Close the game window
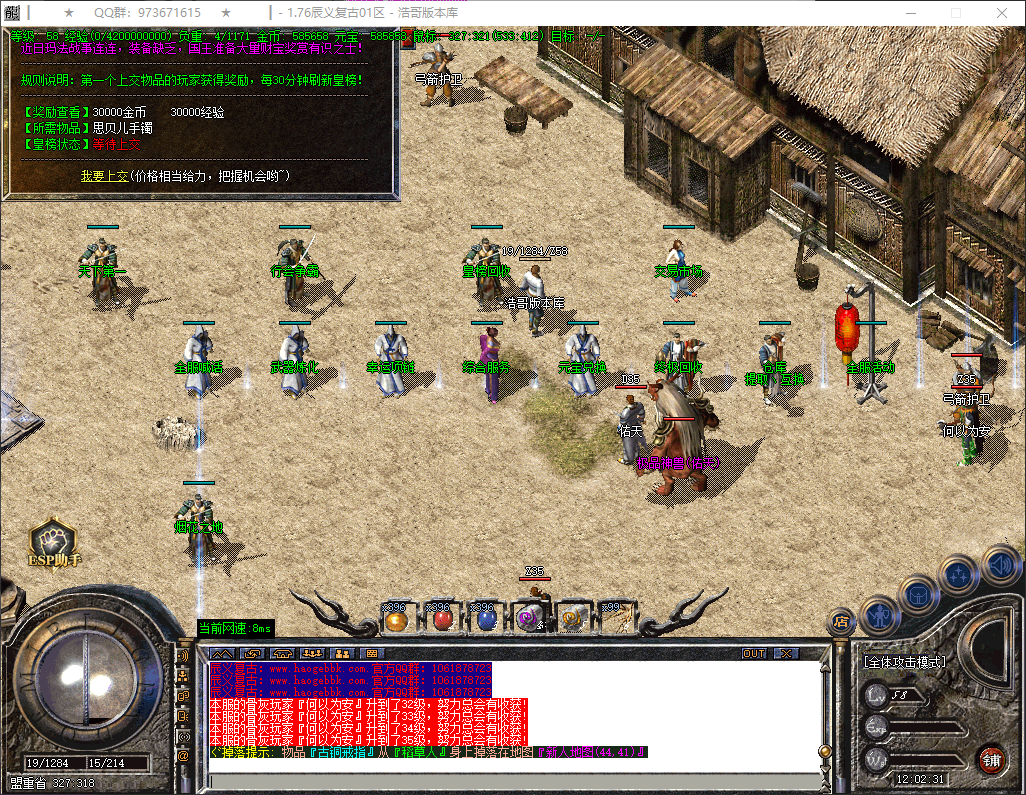The height and width of the screenshot is (795, 1026). pyautogui.click(x=1002, y=13)
